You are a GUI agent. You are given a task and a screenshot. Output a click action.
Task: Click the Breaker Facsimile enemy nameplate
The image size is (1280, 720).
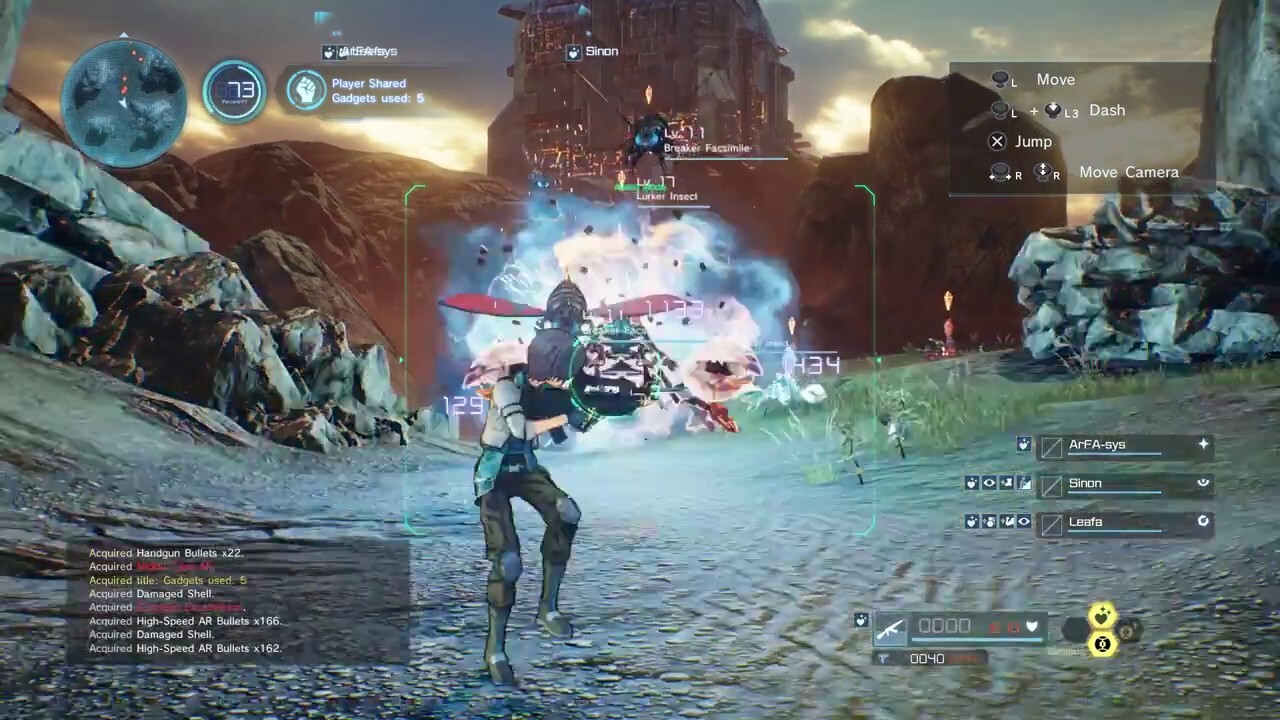[x=707, y=147]
